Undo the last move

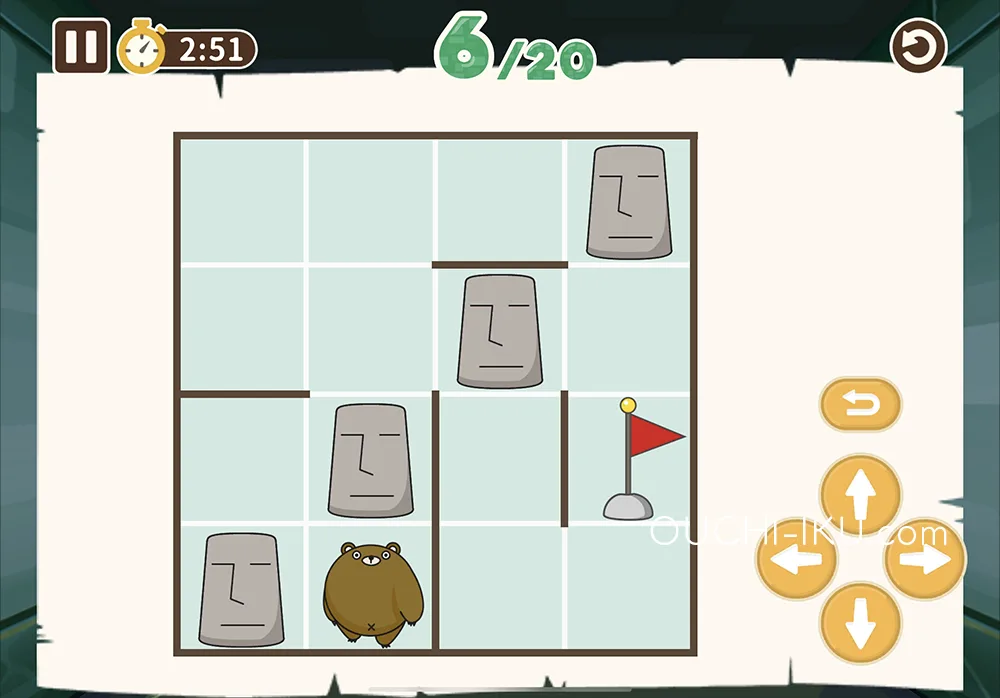(860, 405)
